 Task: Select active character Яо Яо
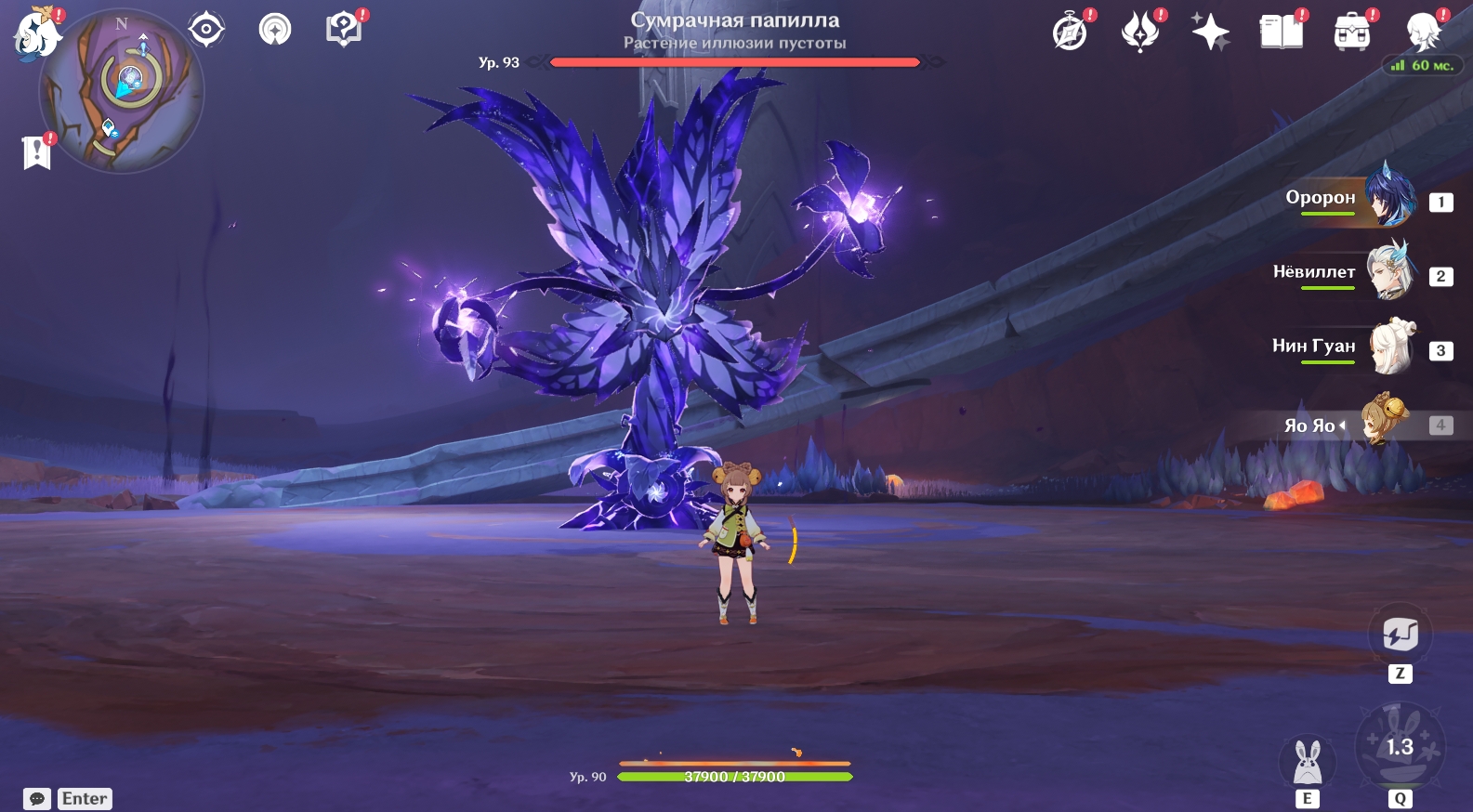click(x=1384, y=424)
